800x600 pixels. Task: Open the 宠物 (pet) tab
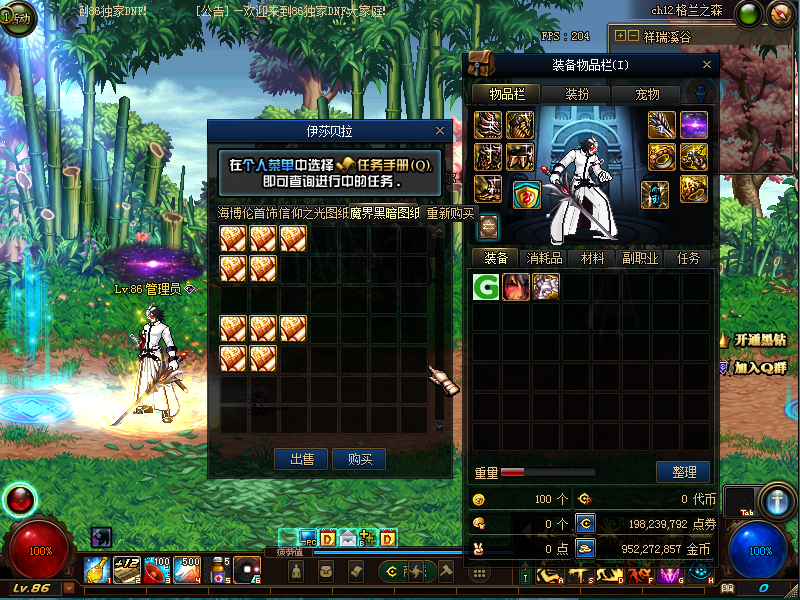coord(647,94)
